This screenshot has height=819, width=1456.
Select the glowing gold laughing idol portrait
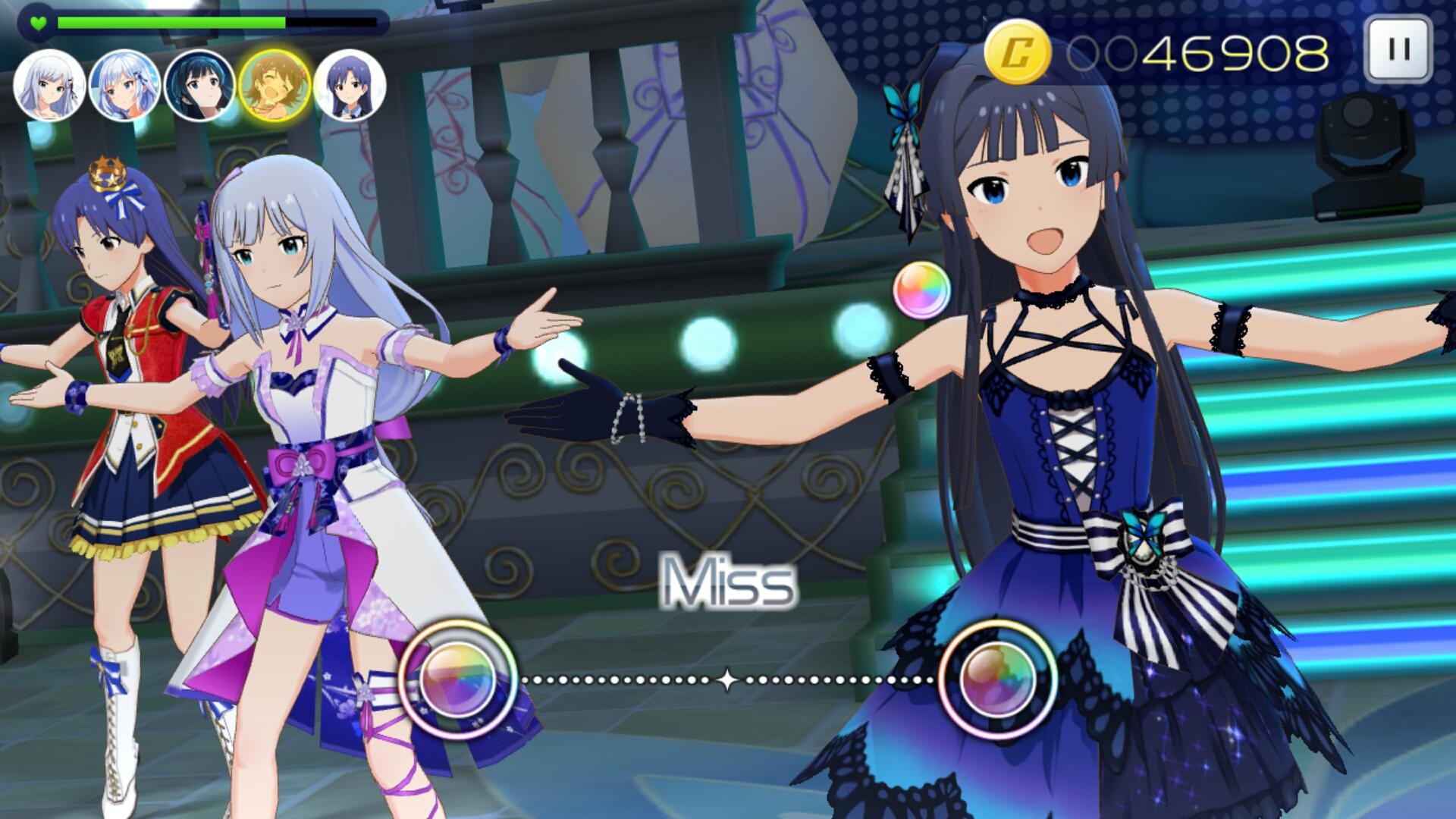275,85
